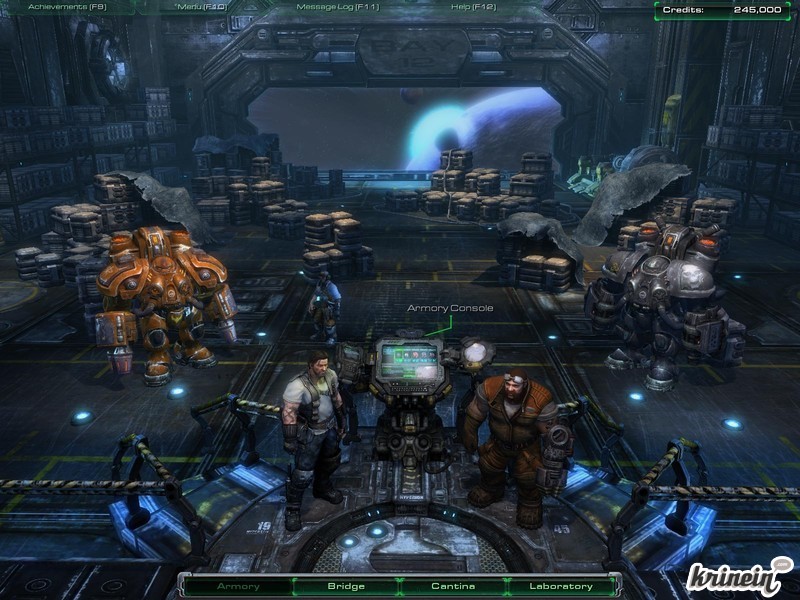Activate the Armory Console

(408, 363)
